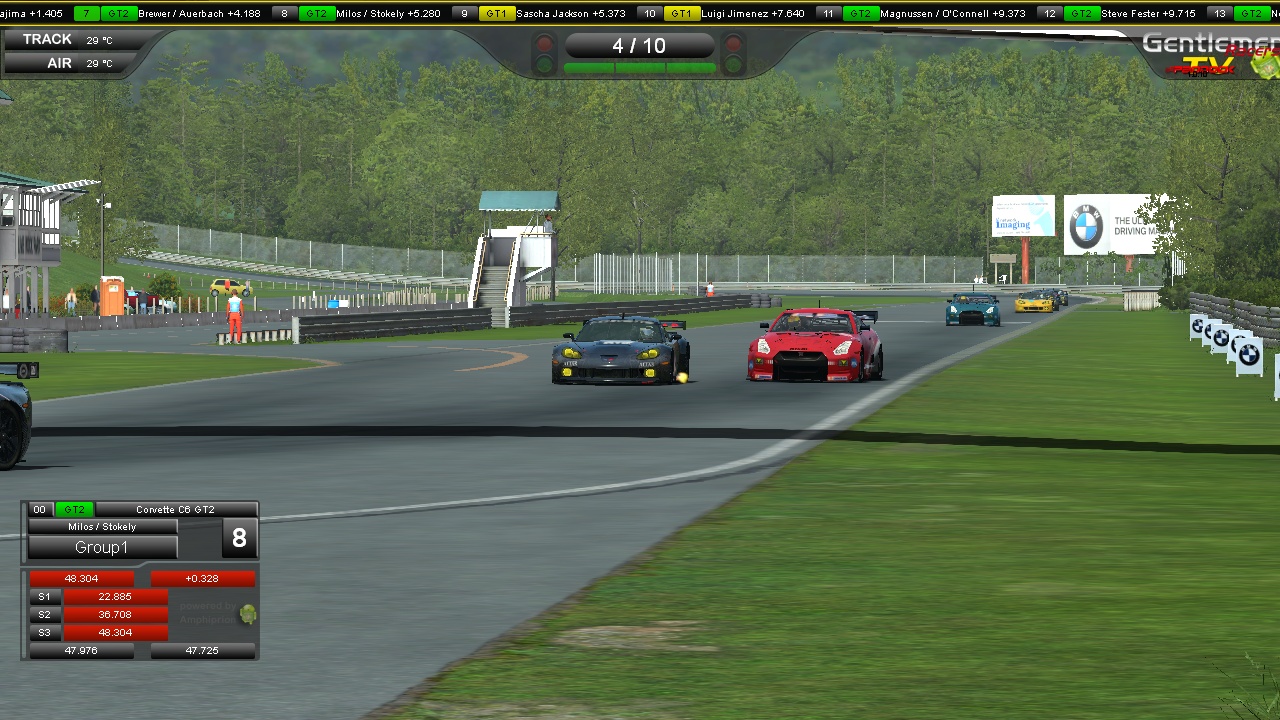Select Steve Fester's ticker entry
1280x720 pixels.
click(1147, 14)
